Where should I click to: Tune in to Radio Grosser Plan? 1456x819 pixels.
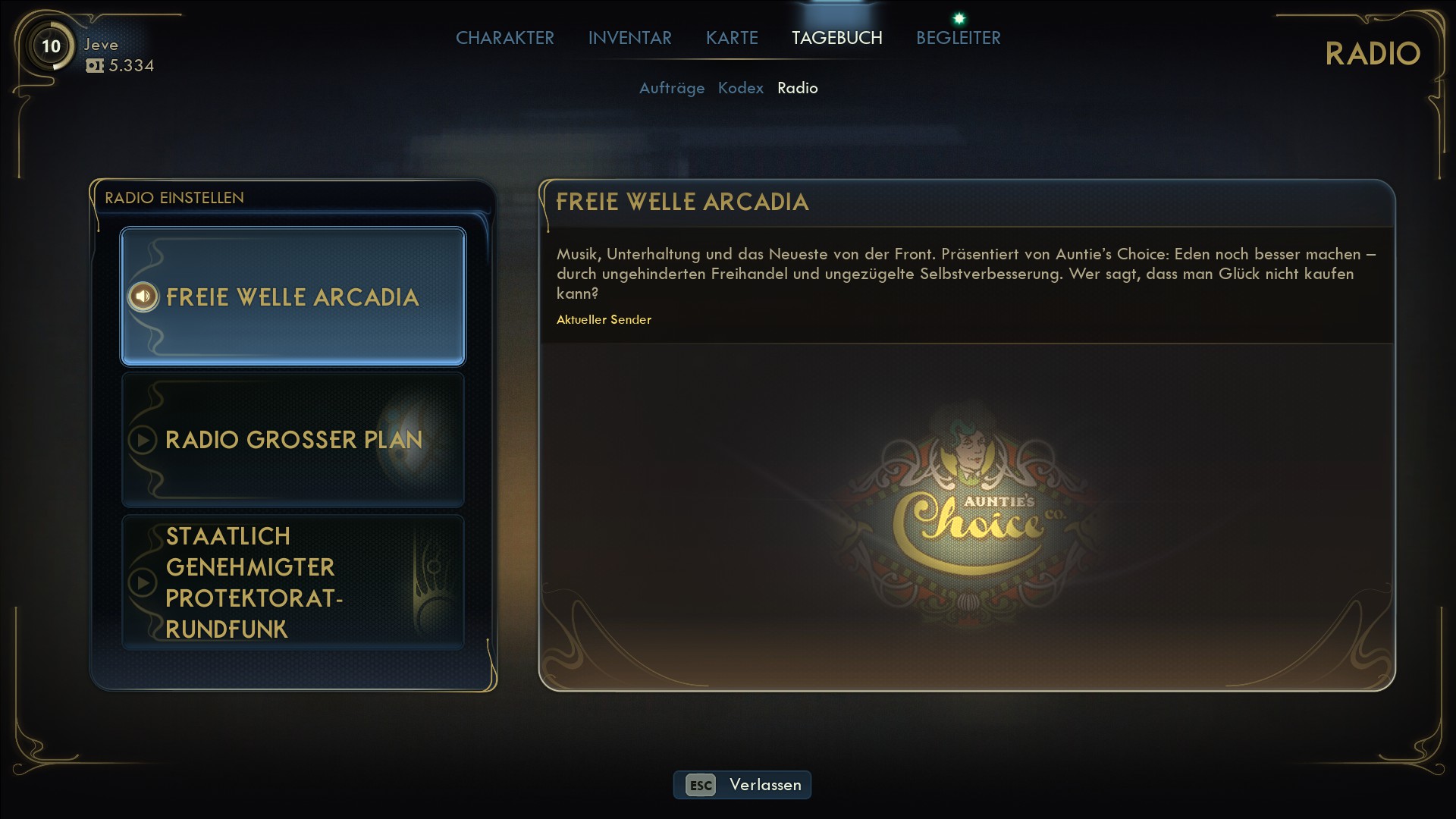click(x=293, y=439)
